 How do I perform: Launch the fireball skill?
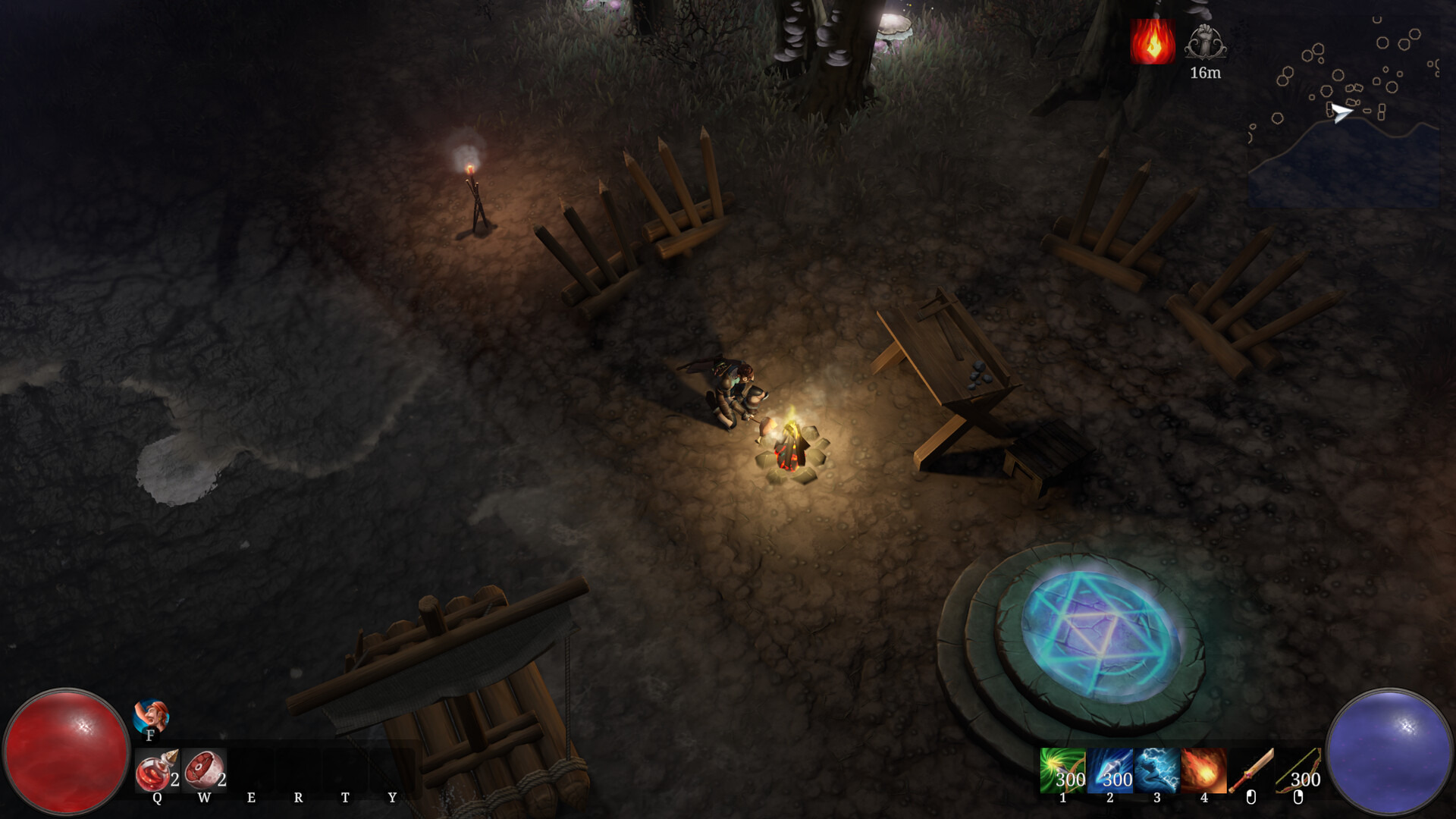(x=1203, y=770)
